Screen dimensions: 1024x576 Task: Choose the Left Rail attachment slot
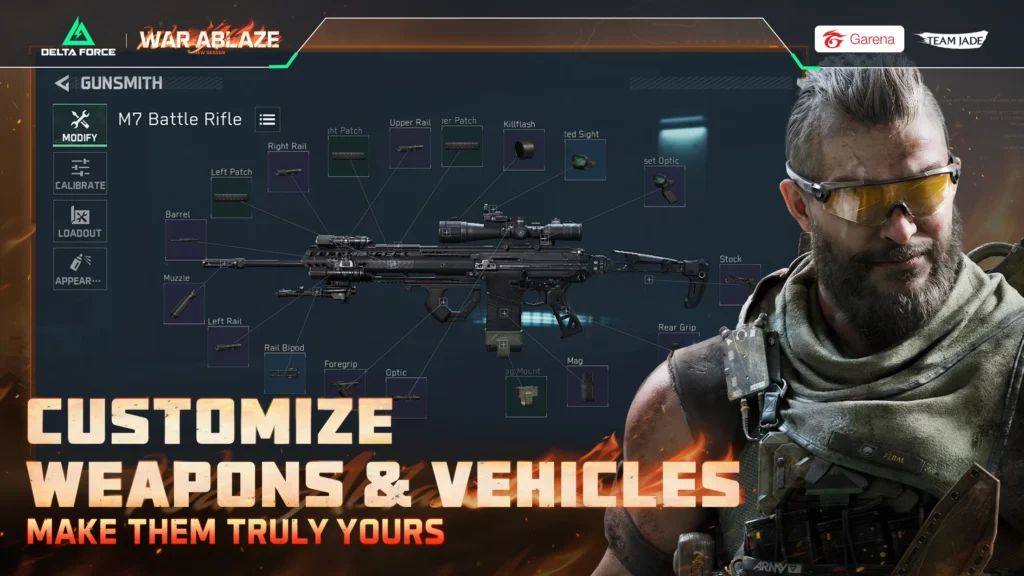click(227, 346)
